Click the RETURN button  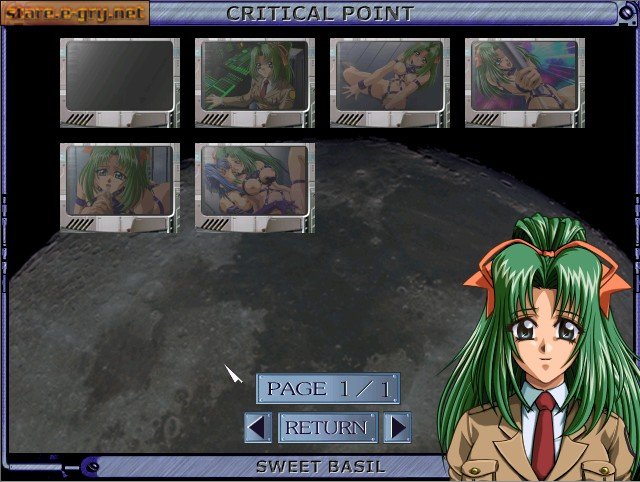point(327,427)
